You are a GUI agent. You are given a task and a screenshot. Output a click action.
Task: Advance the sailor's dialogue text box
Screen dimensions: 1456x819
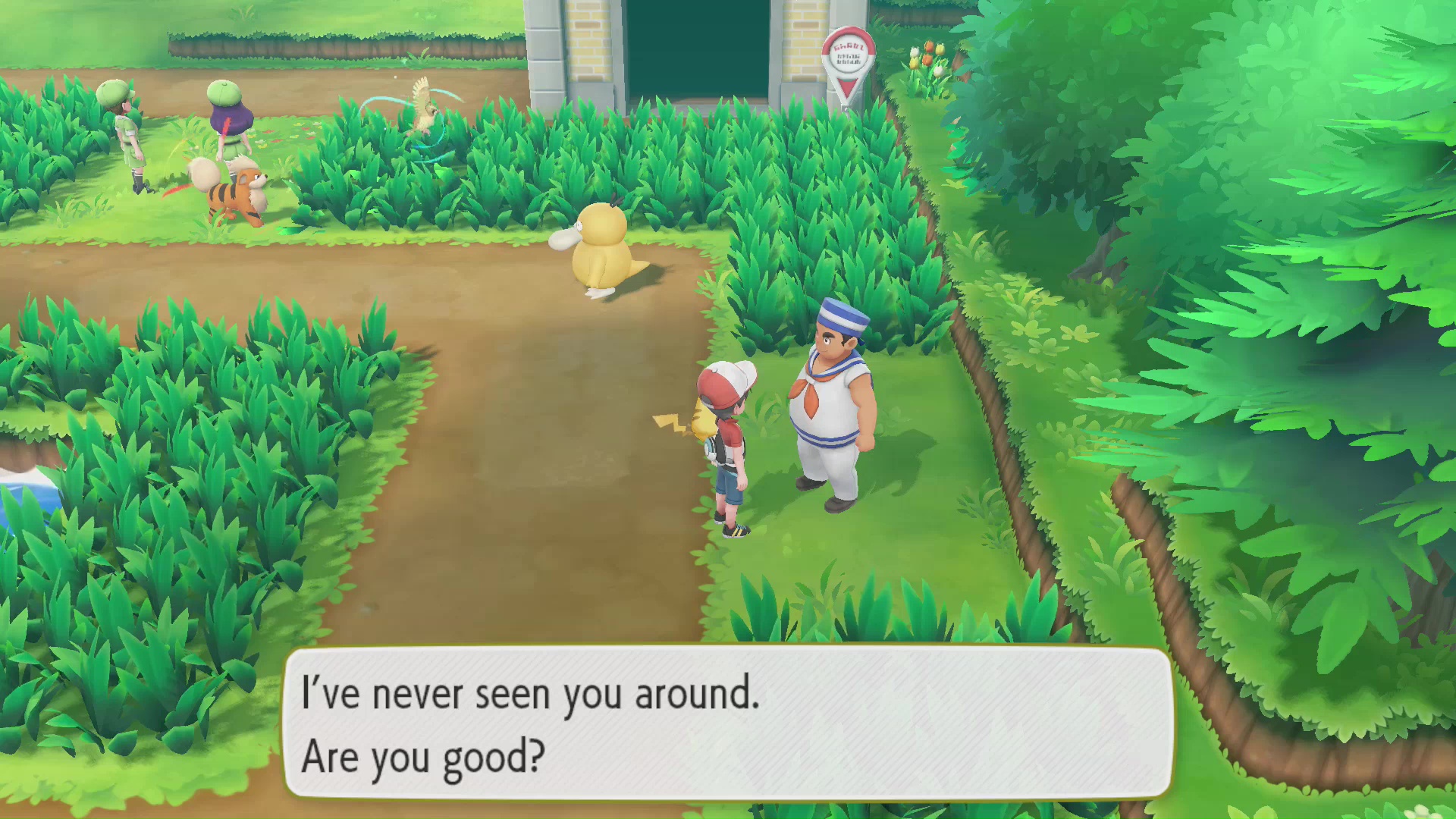click(x=728, y=722)
